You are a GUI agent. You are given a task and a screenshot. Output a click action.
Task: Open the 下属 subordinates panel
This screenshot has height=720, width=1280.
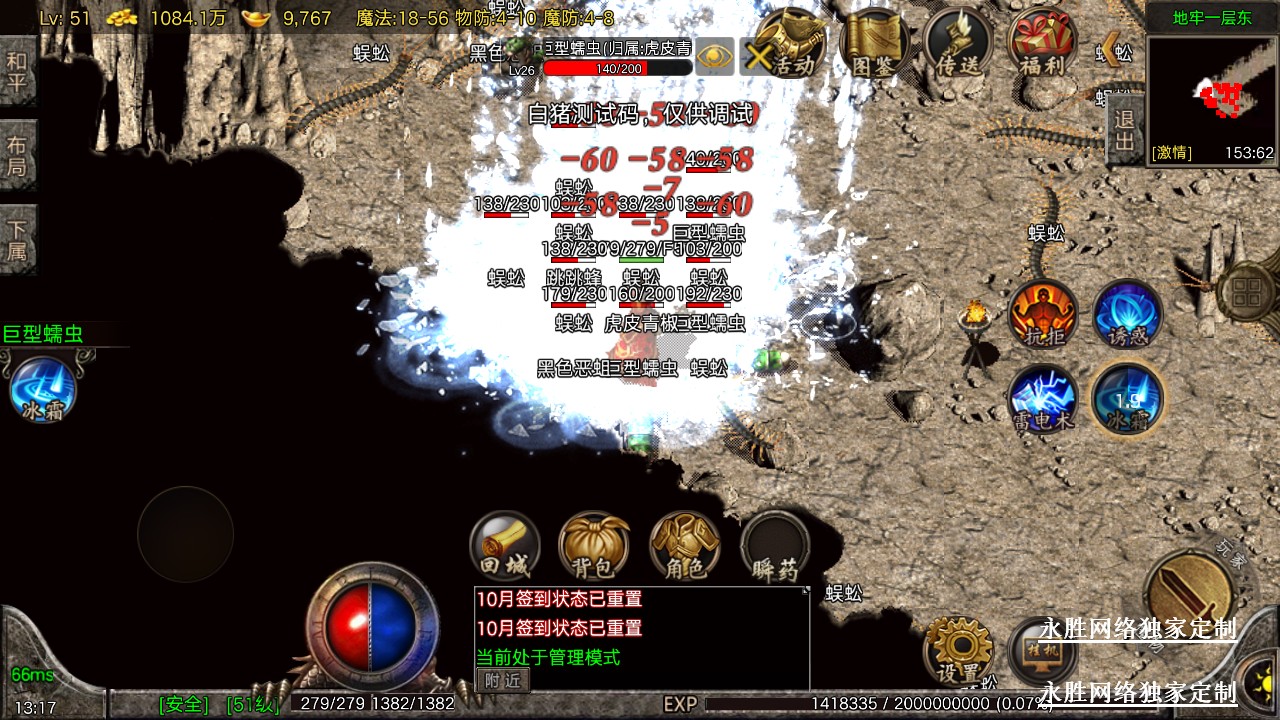(17, 239)
